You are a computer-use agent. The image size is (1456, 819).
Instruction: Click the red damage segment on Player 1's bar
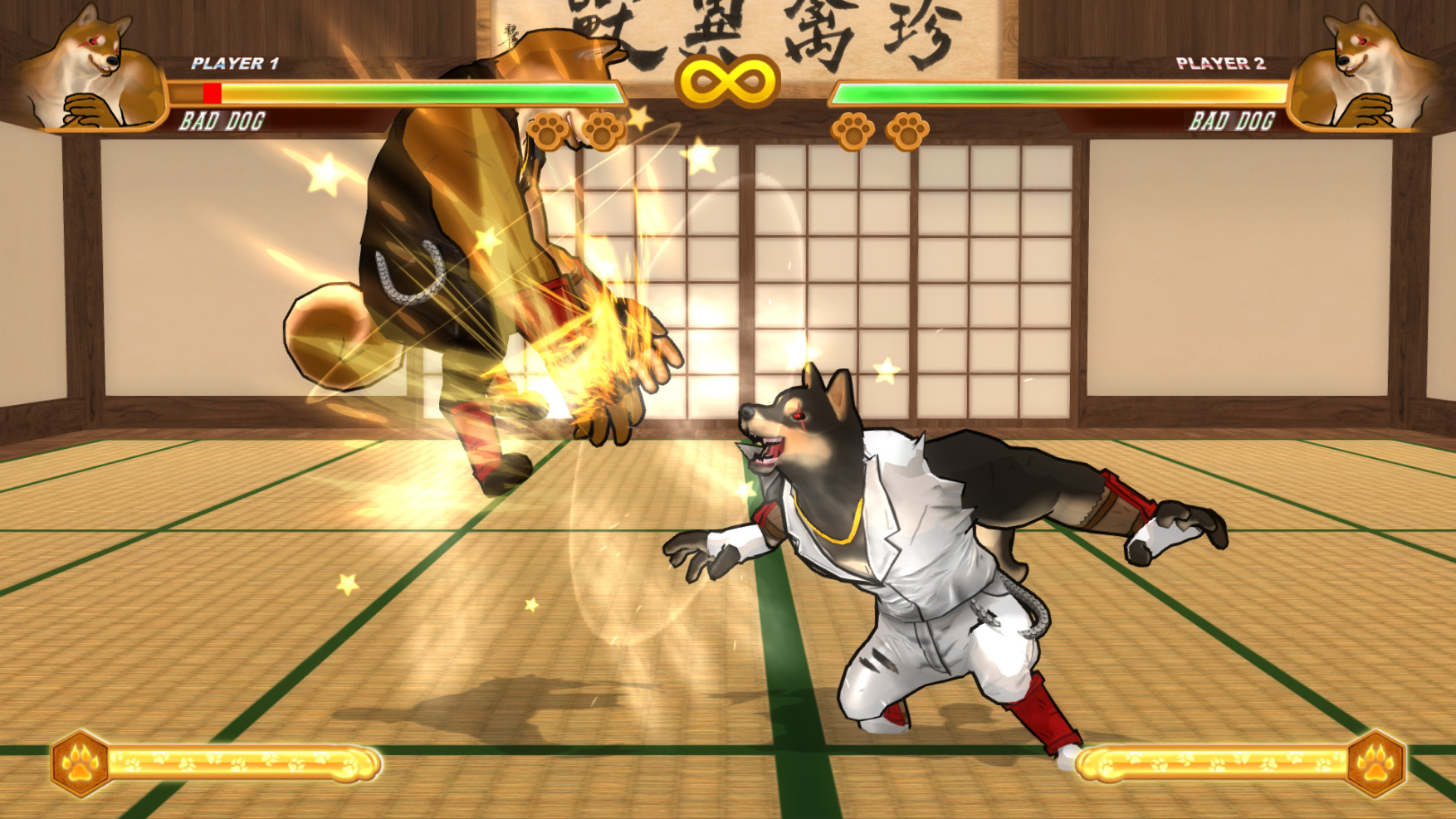click(212, 93)
